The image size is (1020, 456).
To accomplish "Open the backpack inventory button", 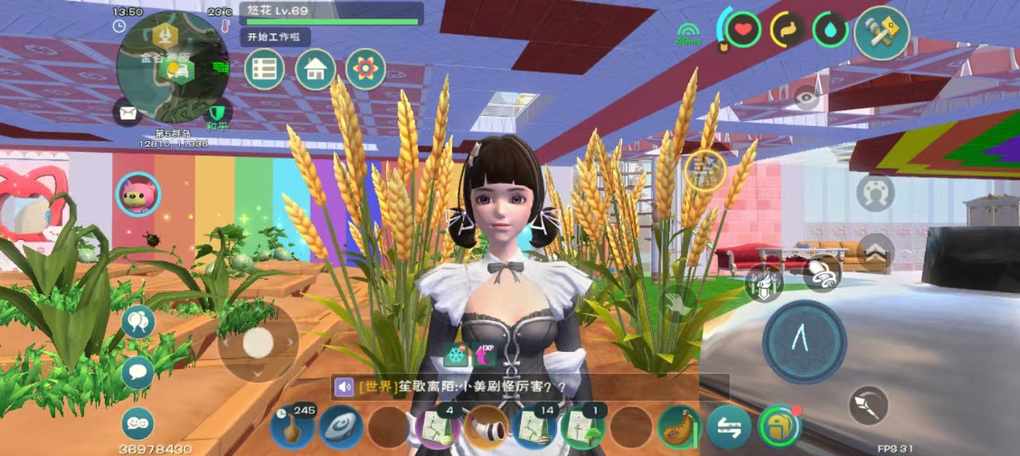I will (779, 427).
